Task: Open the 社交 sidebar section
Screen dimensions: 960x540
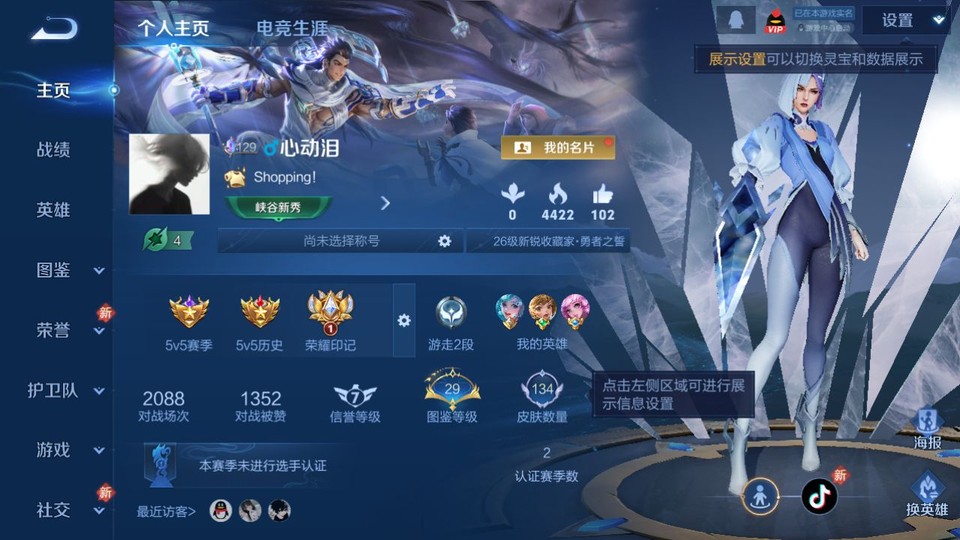Action: click(x=56, y=510)
